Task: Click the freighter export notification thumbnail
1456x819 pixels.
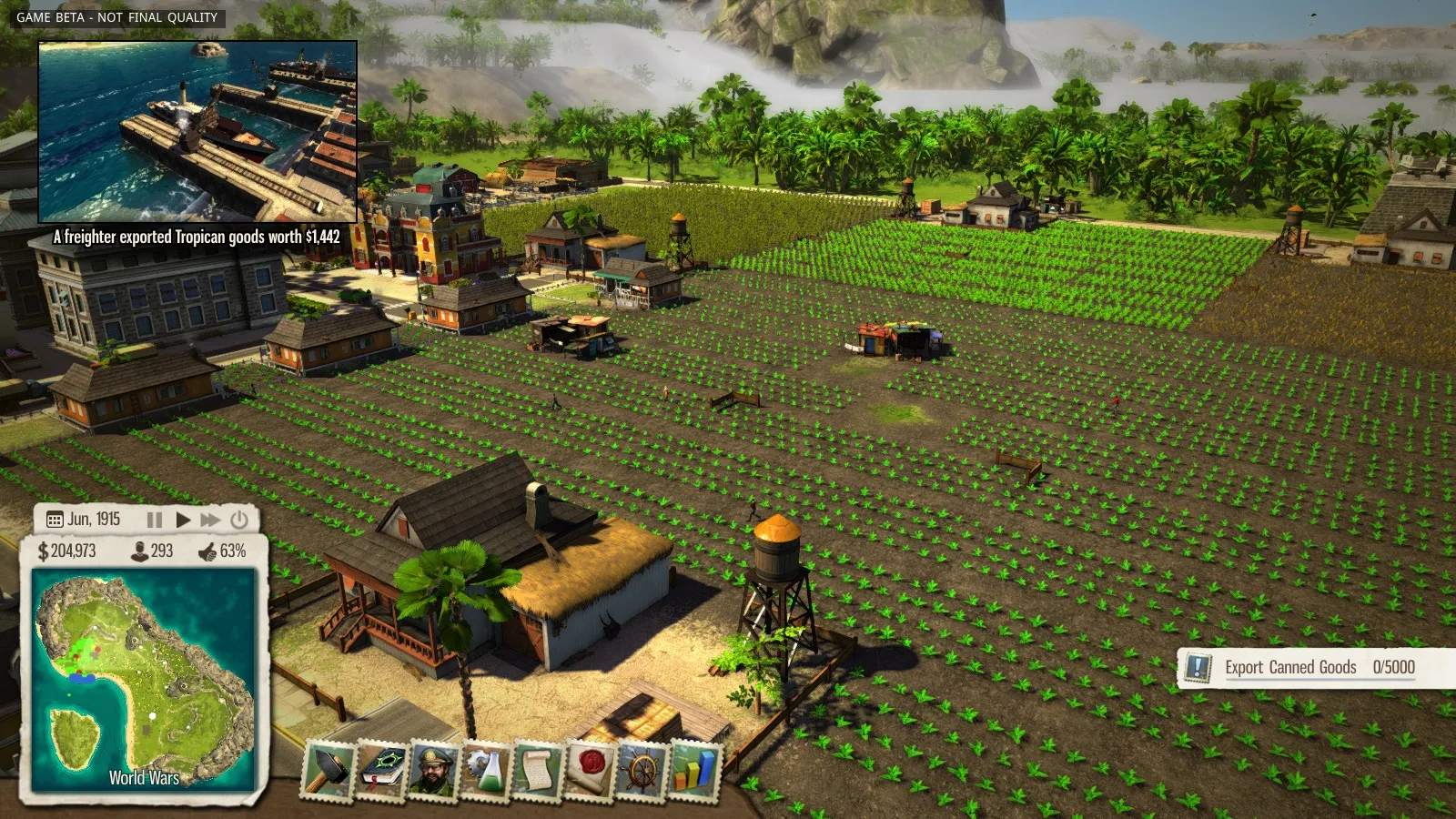Action: point(197,132)
